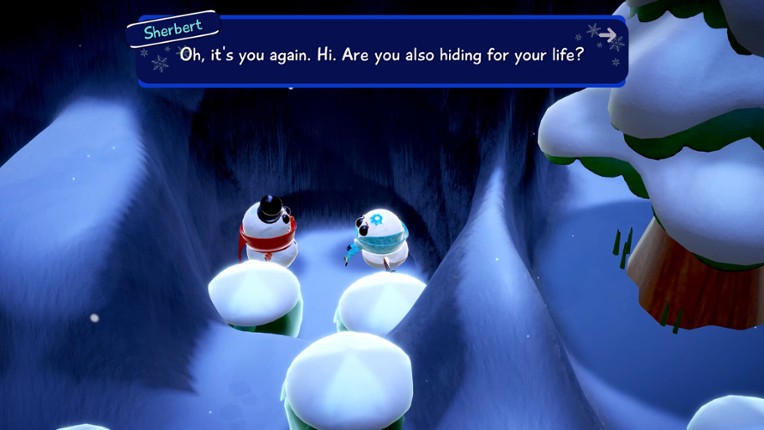The image size is (764, 430).
Task: Click Sherbert's dialogue text box
Action: pos(382,53)
